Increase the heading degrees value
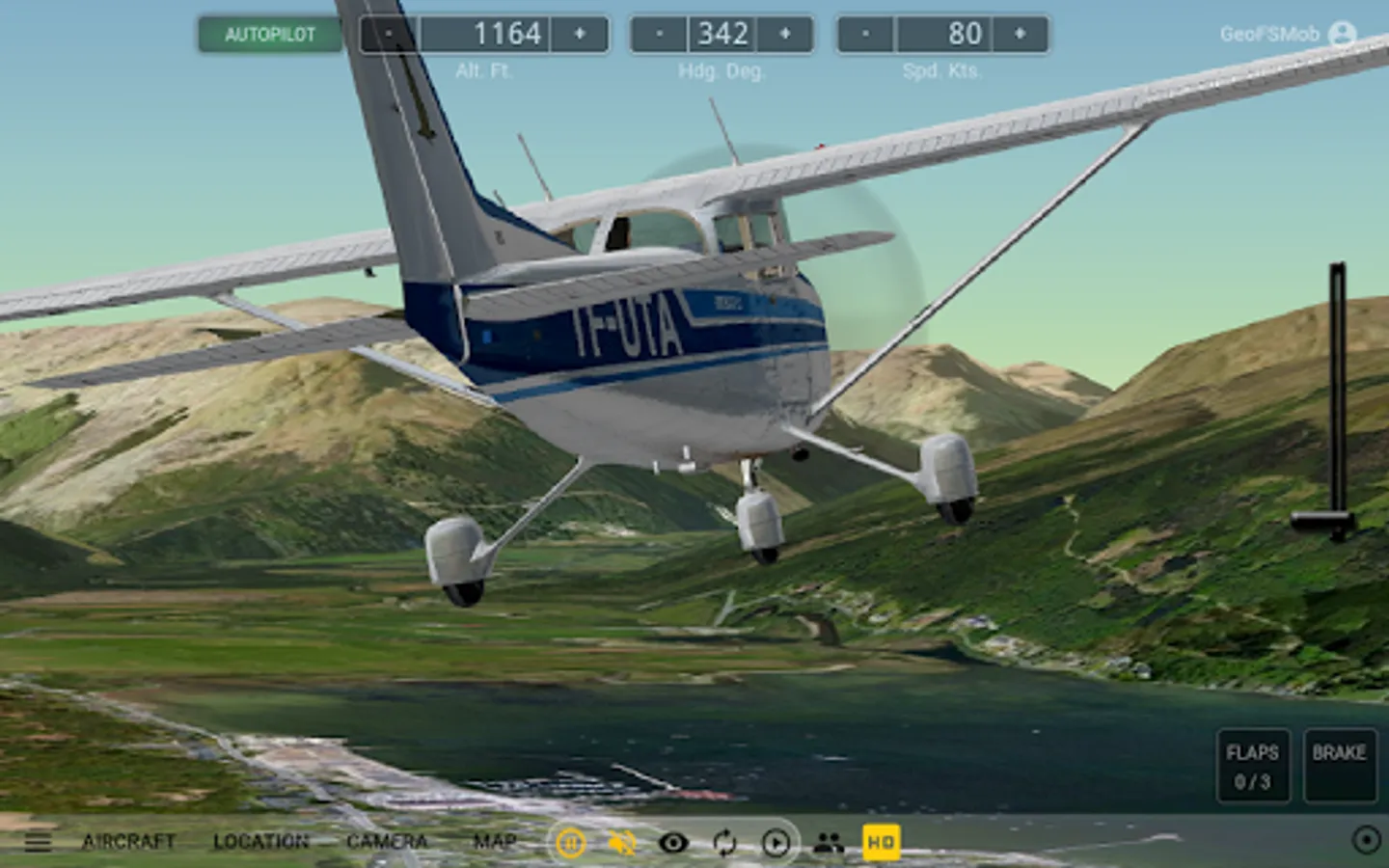Image resolution: width=1389 pixels, height=868 pixels. tap(785, 34)
